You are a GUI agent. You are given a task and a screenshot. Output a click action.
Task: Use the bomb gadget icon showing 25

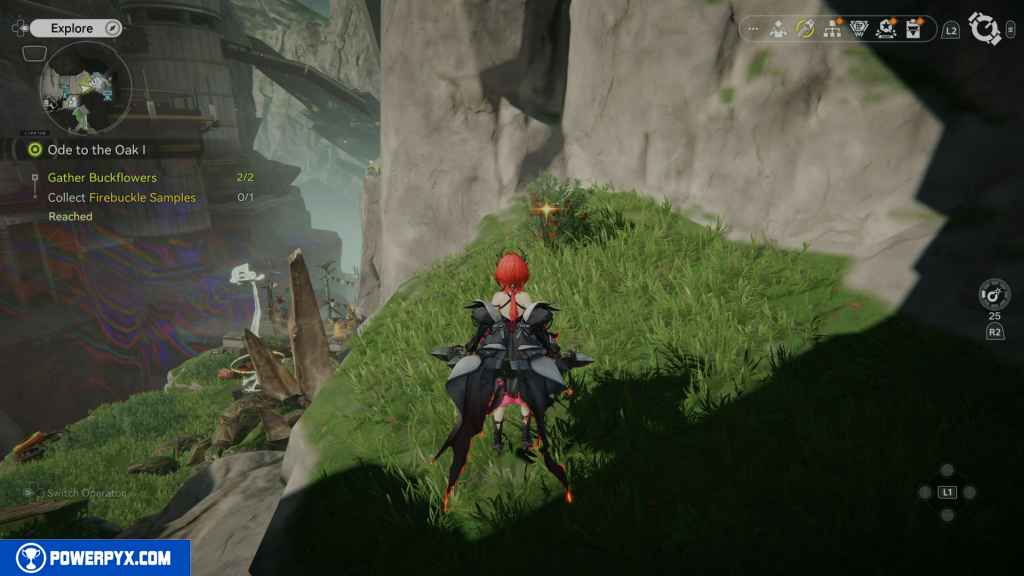995,295
